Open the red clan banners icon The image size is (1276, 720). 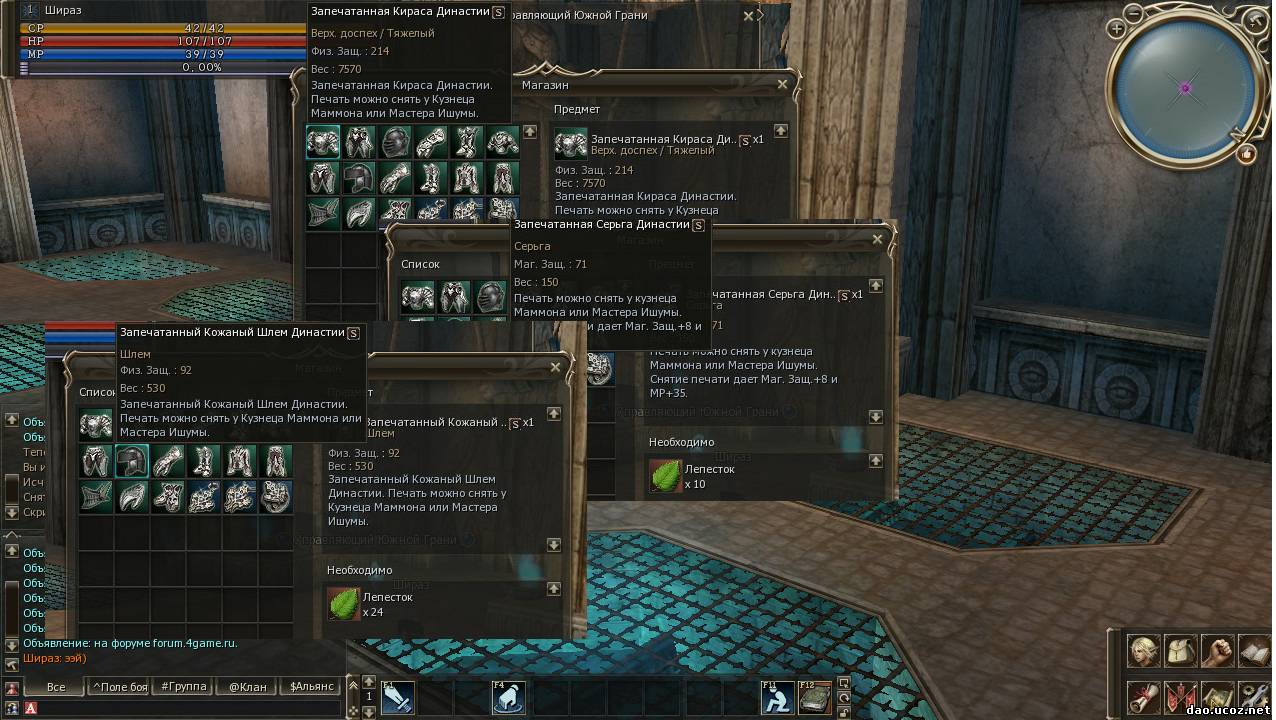point(1181,697)
